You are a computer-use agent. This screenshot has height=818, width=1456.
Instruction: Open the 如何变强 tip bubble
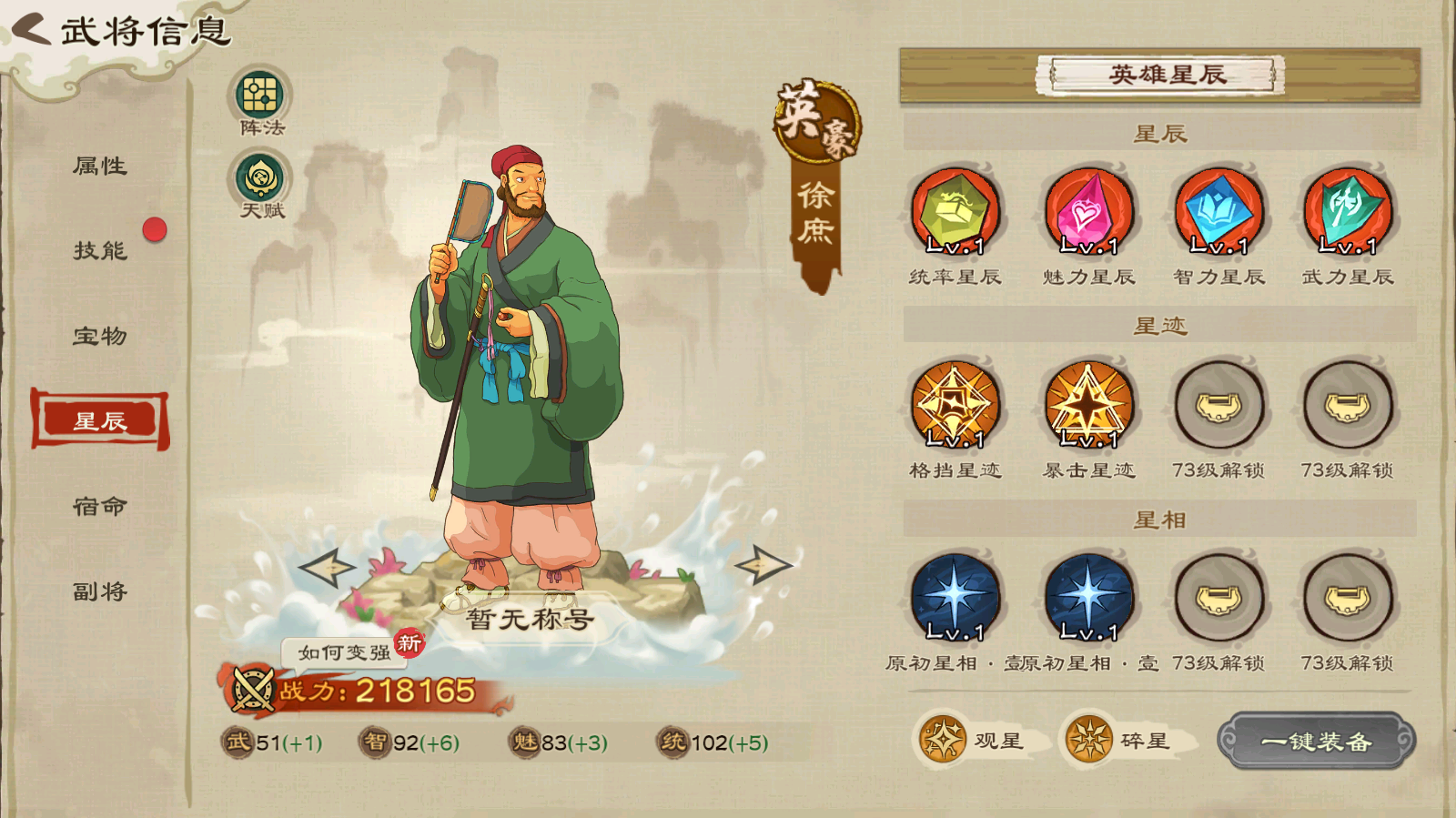pyautogui.click(x=345, y=652)
